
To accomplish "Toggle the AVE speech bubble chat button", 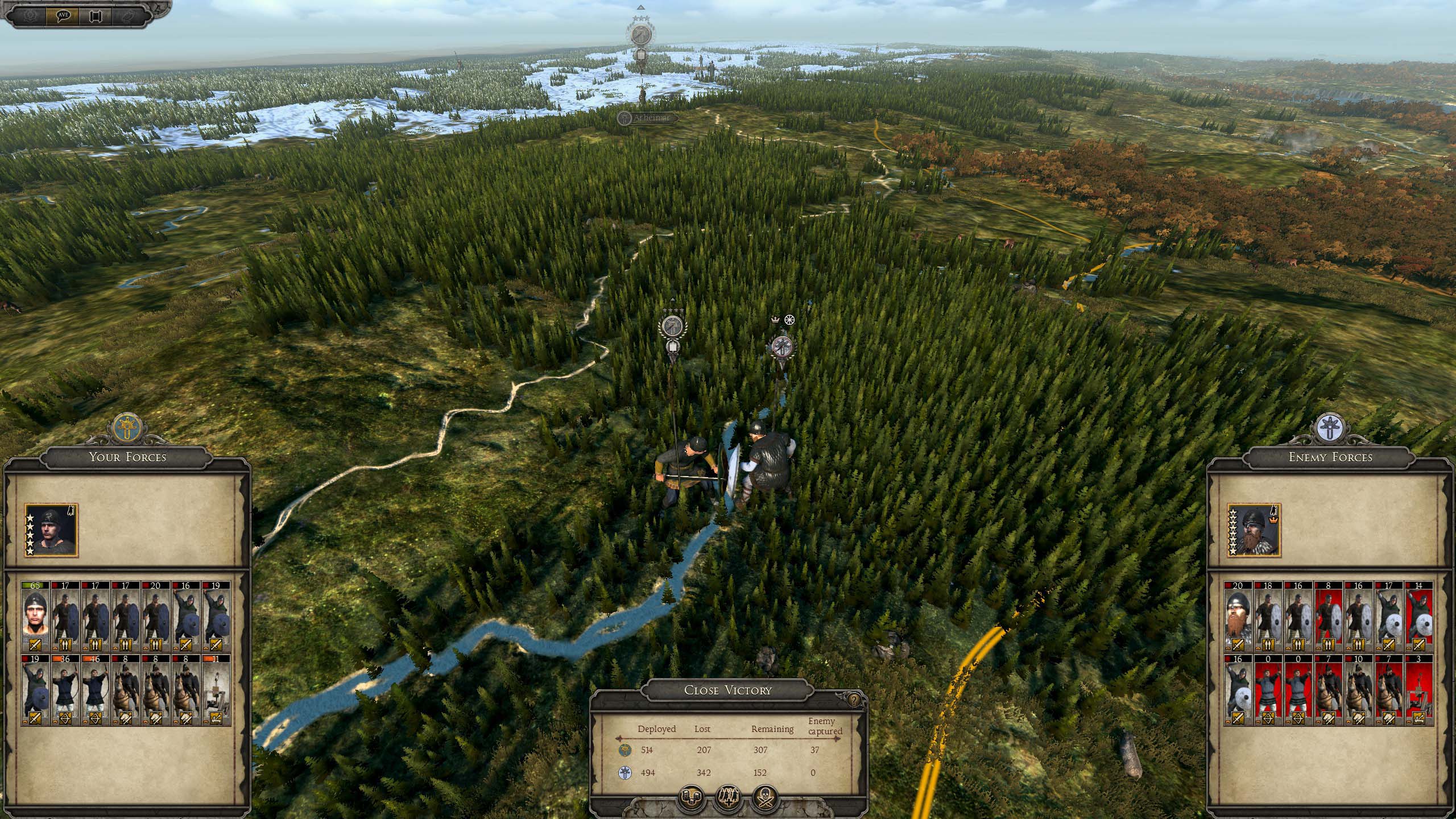I will click(x=63, y=15).
